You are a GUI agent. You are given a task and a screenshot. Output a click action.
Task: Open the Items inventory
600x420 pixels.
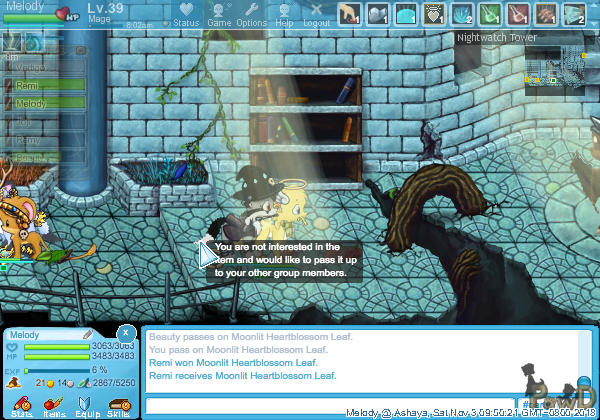[54, 404]
